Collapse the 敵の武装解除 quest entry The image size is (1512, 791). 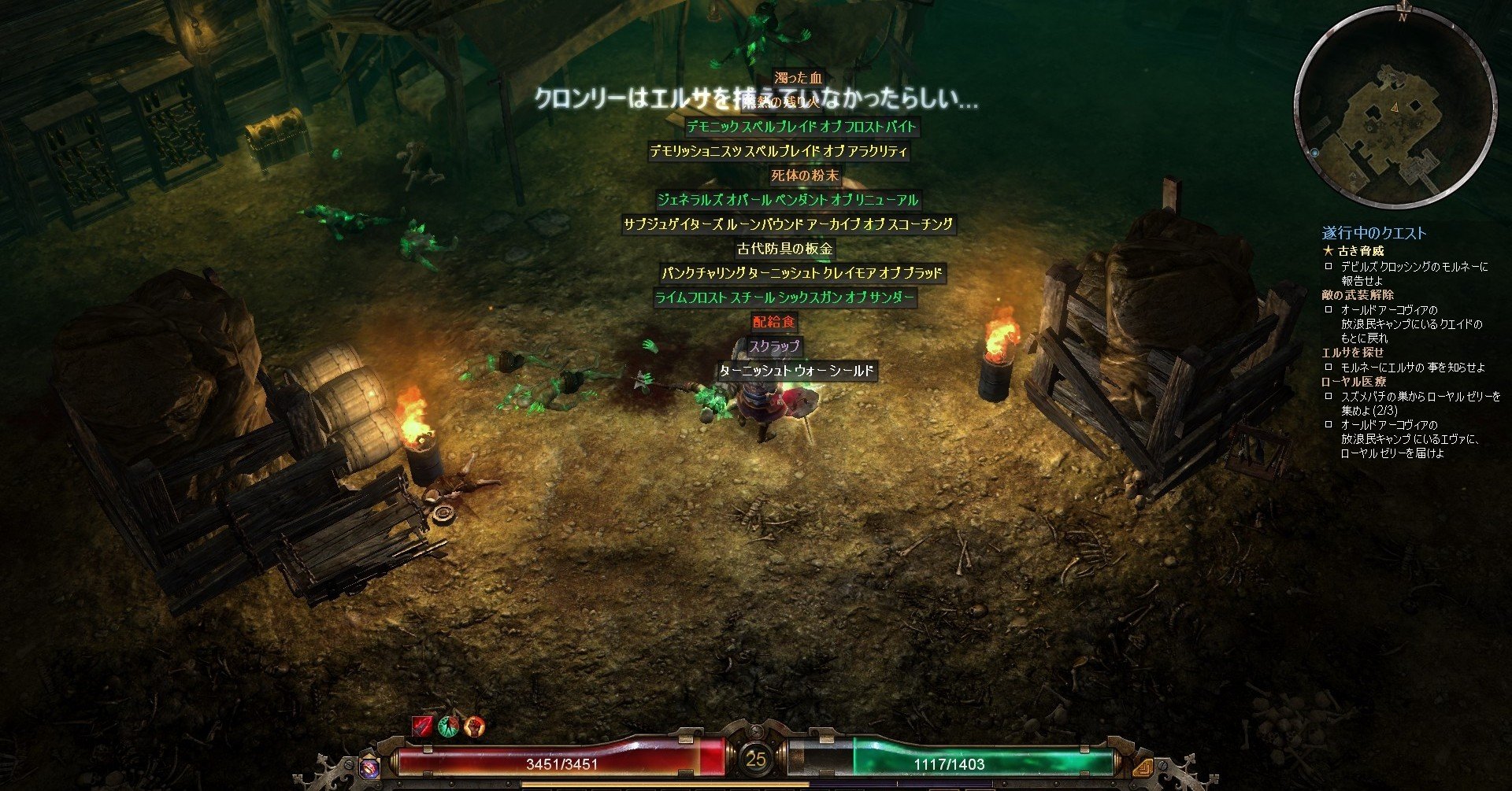(1359, 295)
